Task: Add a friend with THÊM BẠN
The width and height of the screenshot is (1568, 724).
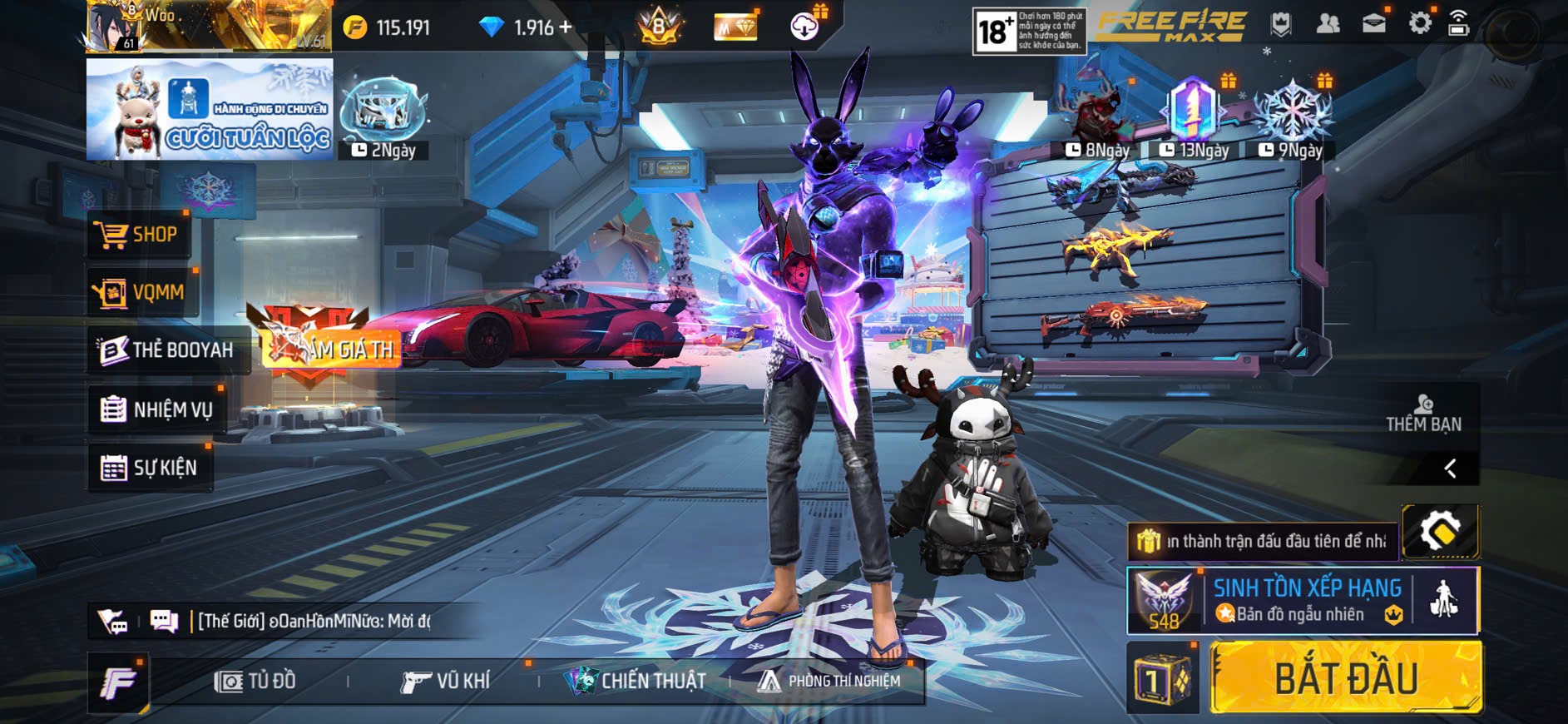Action: [x=1423, y=414]
